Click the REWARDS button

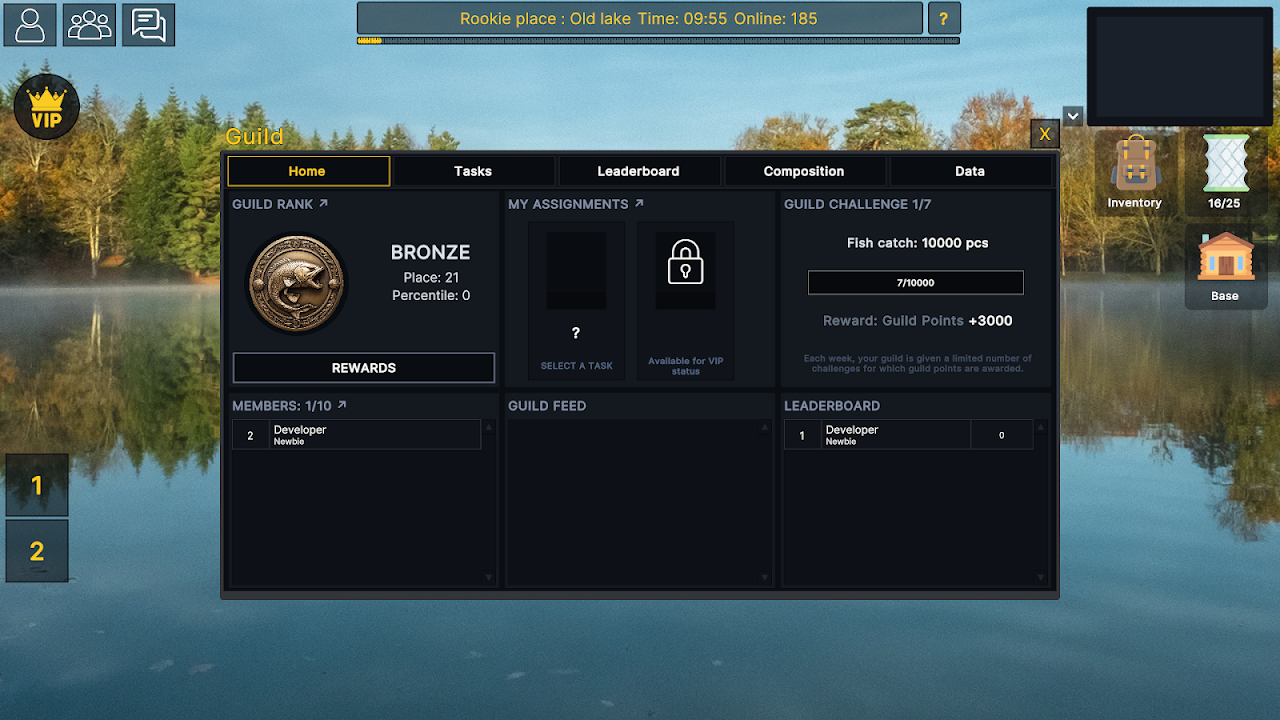click(x=363, y=367)
